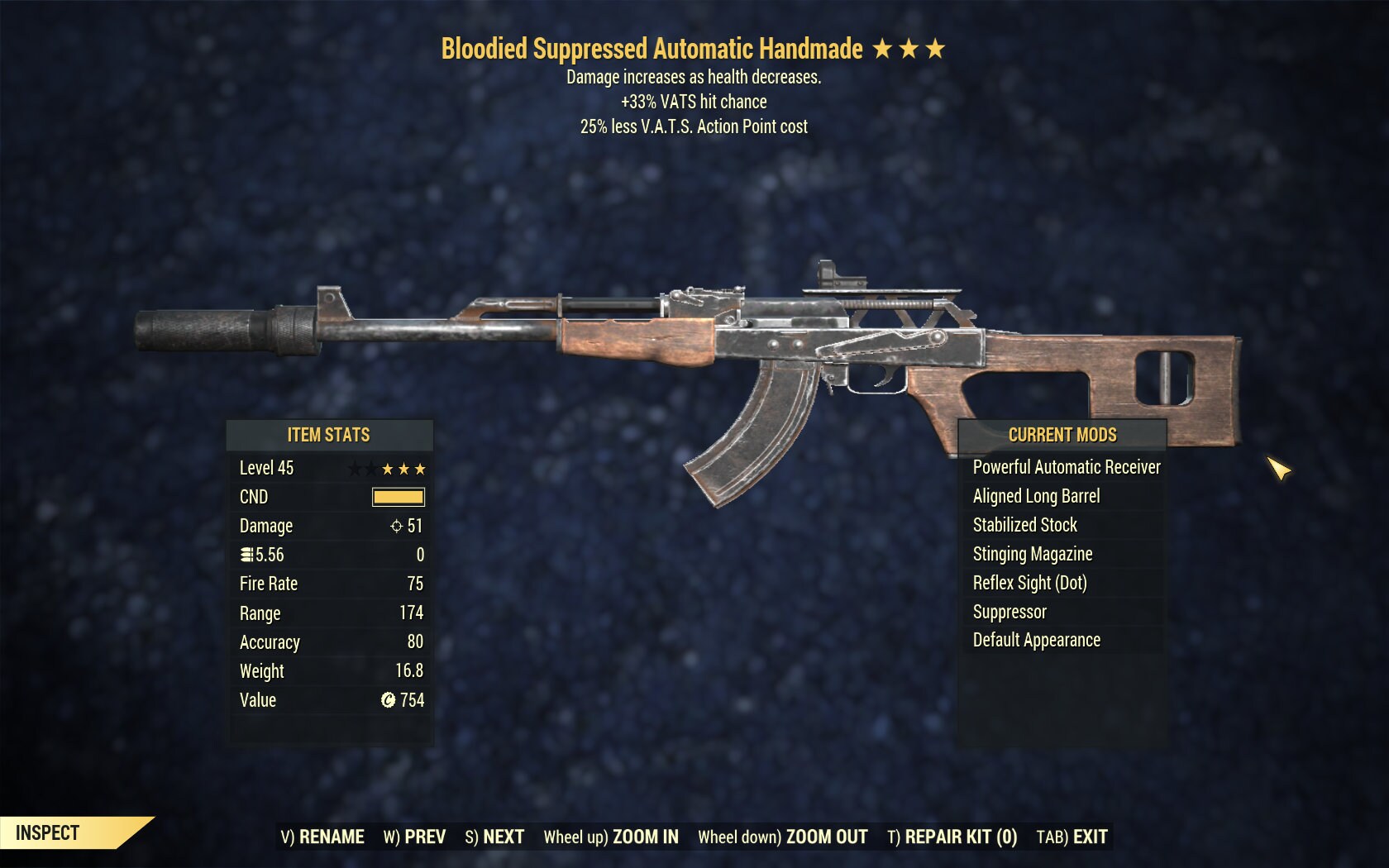Image resolution: width=1389 pixels, height=868 pixels.
Task: Zoom out from the weapon model
Action: point(783,837)
